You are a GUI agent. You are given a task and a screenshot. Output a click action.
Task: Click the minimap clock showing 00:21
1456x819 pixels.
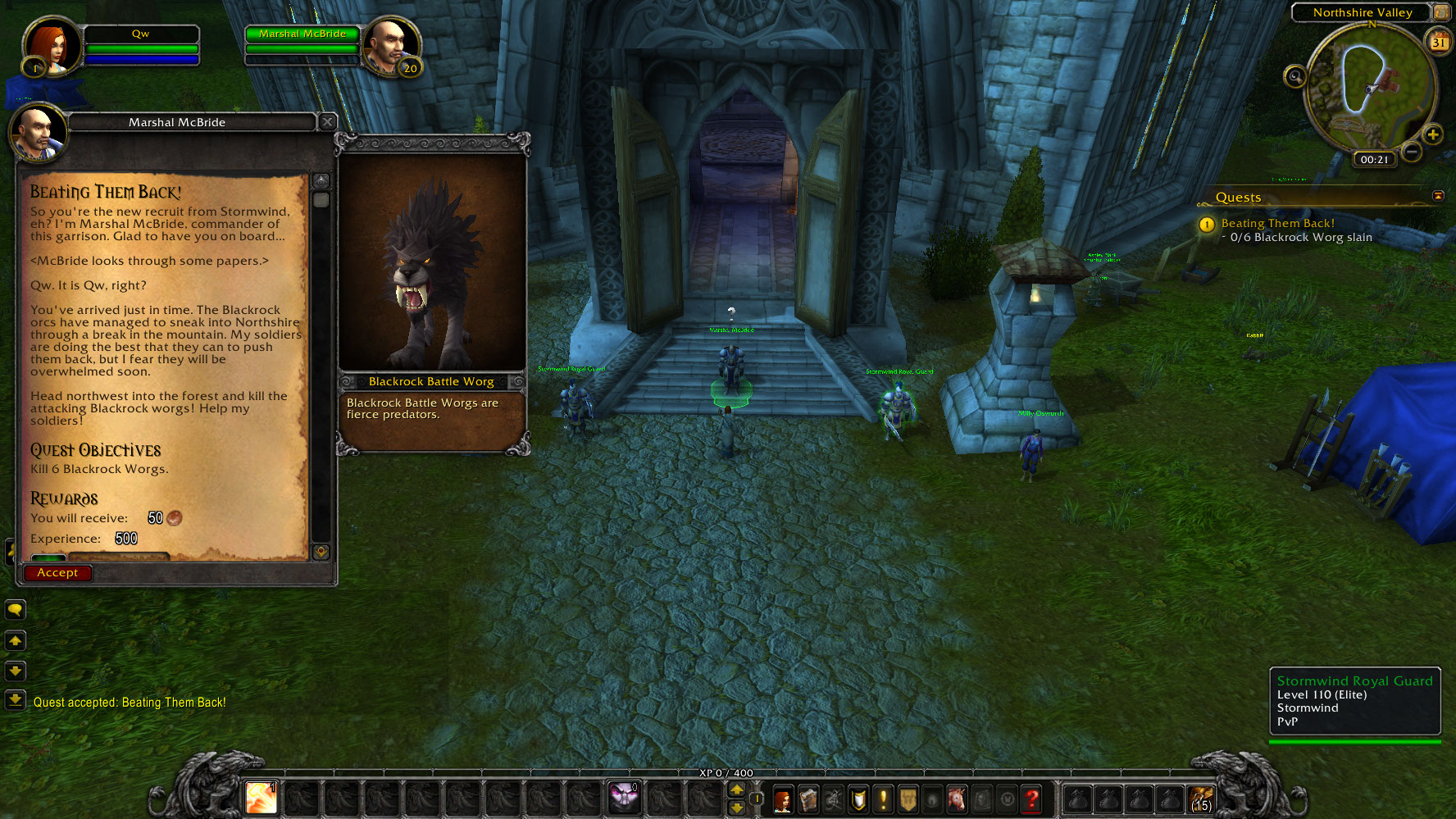coord(1374,160)
